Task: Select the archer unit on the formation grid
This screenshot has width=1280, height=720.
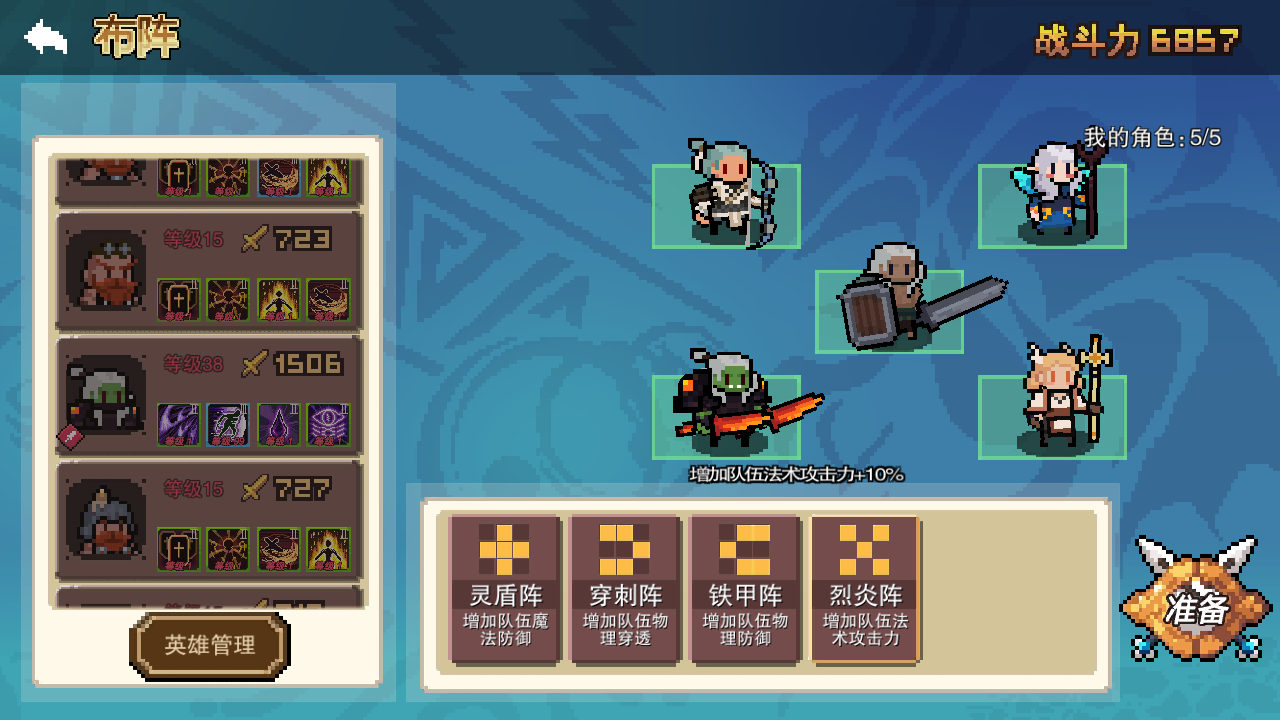Action: [726, 205]
